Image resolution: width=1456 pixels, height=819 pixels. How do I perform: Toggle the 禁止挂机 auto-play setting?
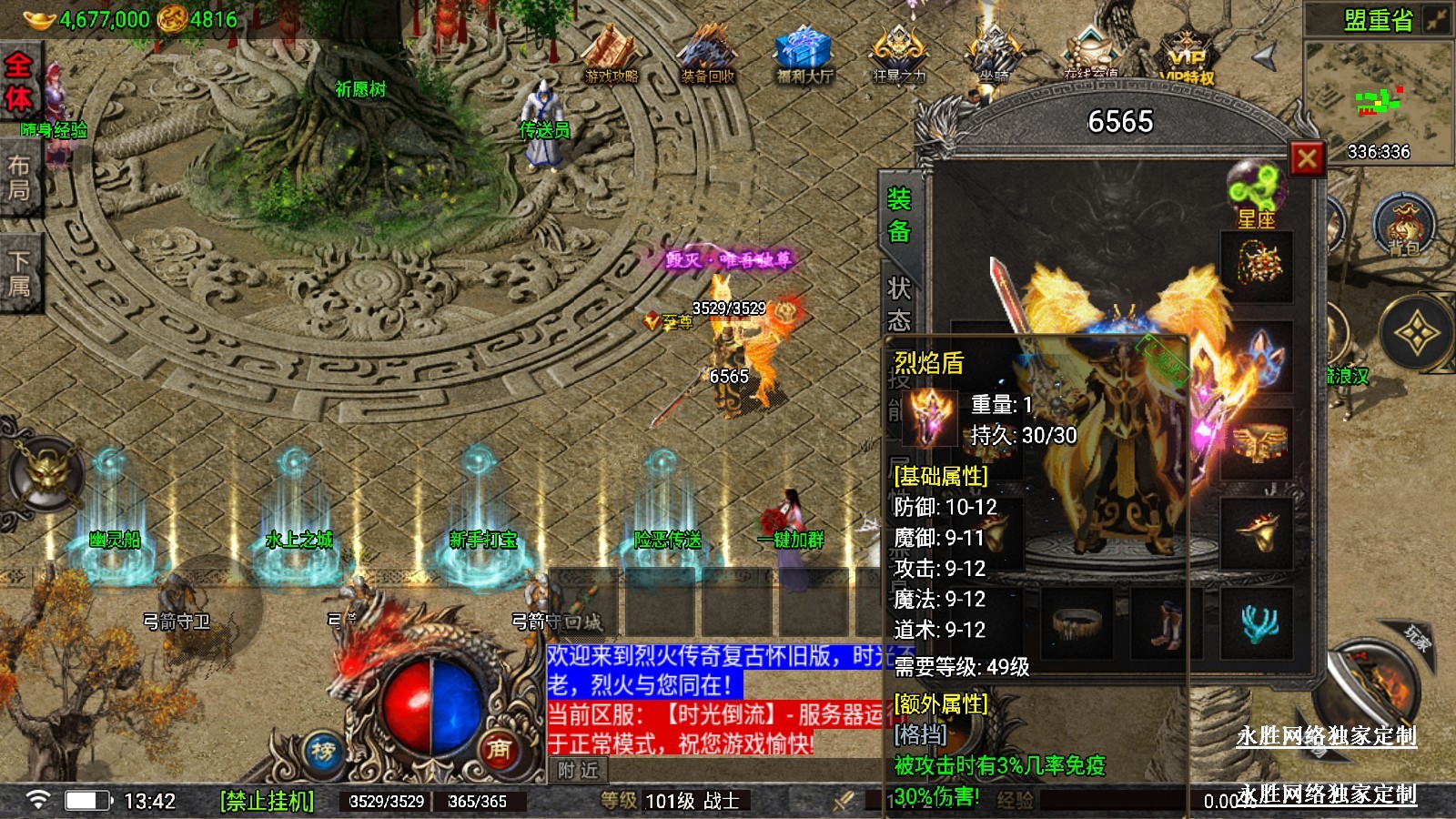267,801
